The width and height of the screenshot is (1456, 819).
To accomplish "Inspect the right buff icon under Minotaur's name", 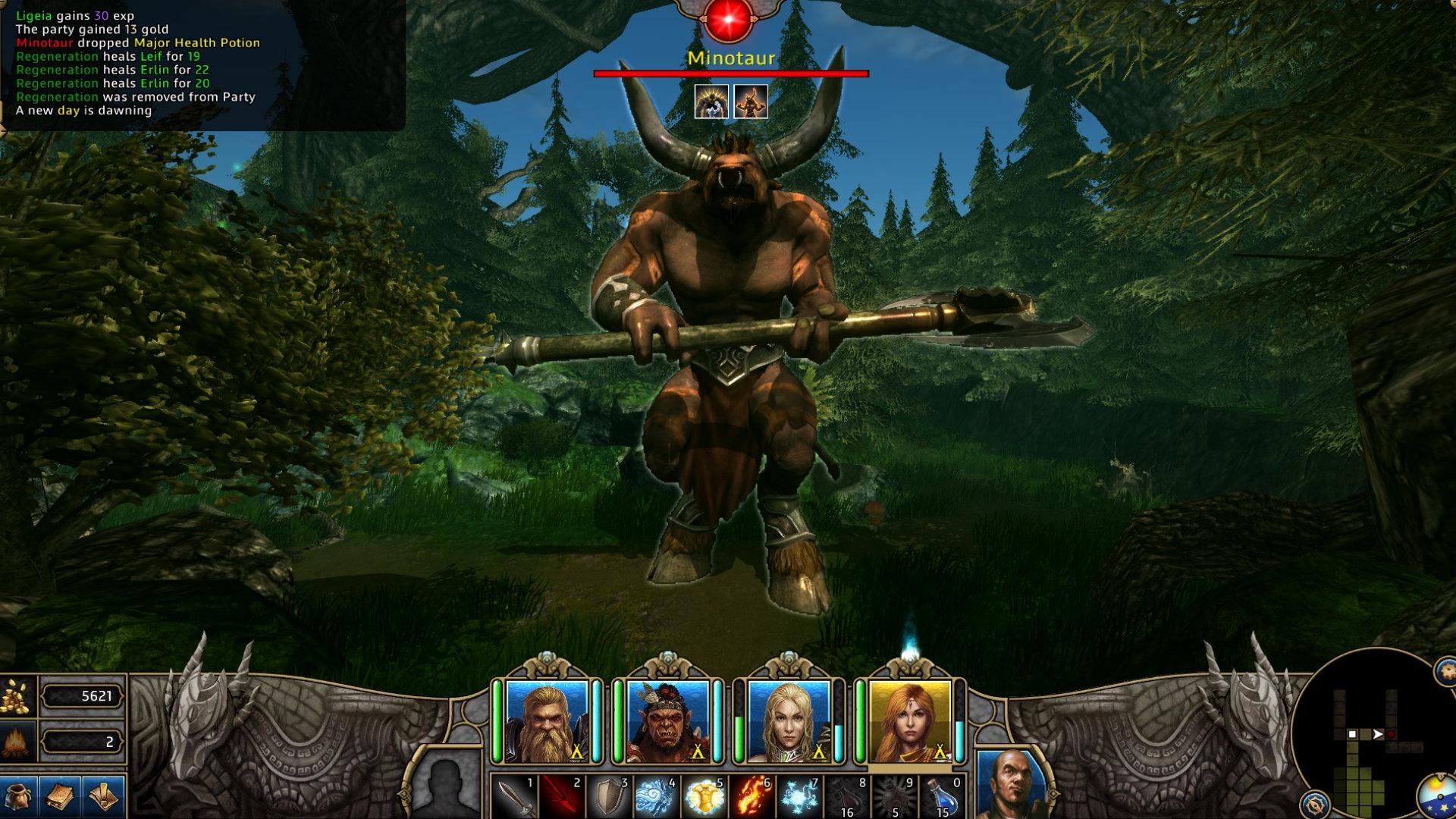I will [x=749, y=102].
